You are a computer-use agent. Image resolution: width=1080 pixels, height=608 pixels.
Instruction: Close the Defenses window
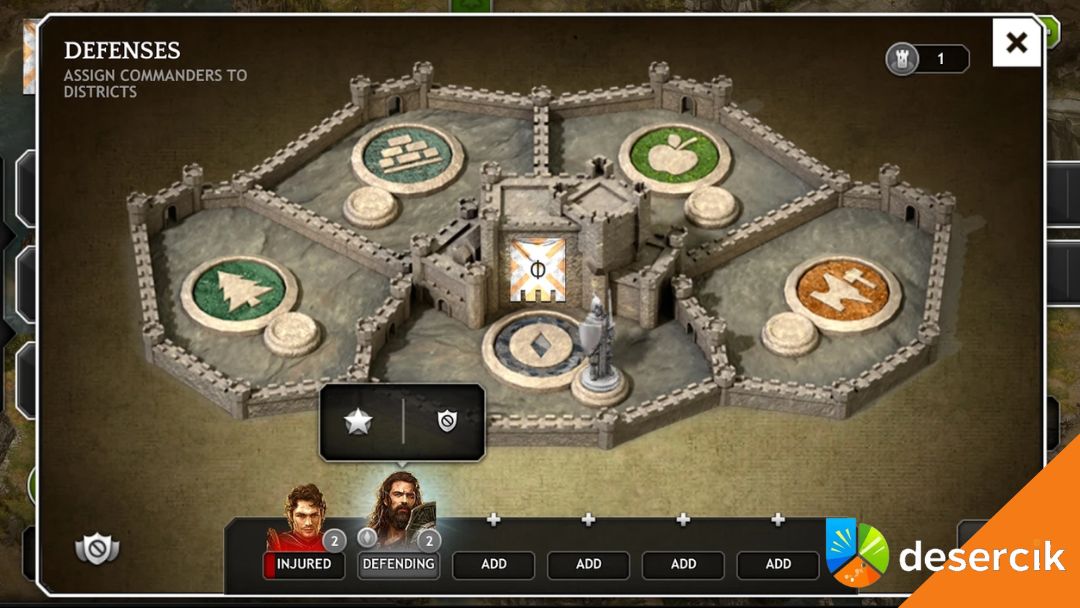(x=1016, y=43)
